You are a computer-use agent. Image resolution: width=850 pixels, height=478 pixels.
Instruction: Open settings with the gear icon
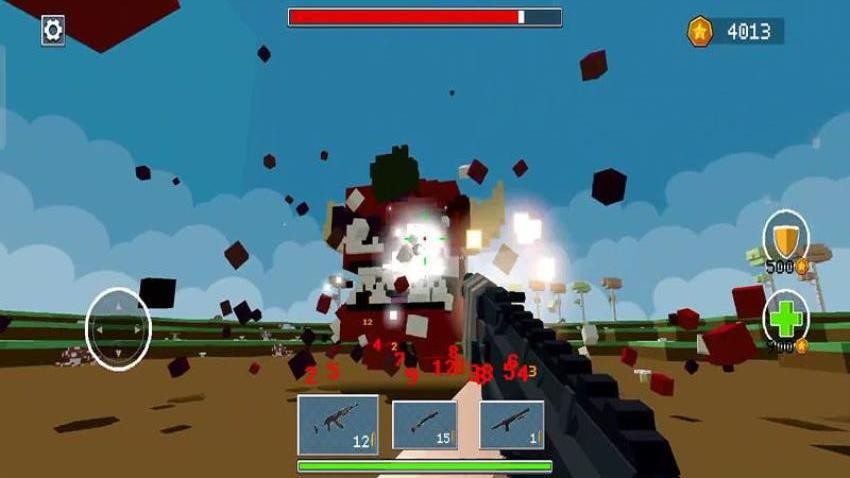click(53, 30)
